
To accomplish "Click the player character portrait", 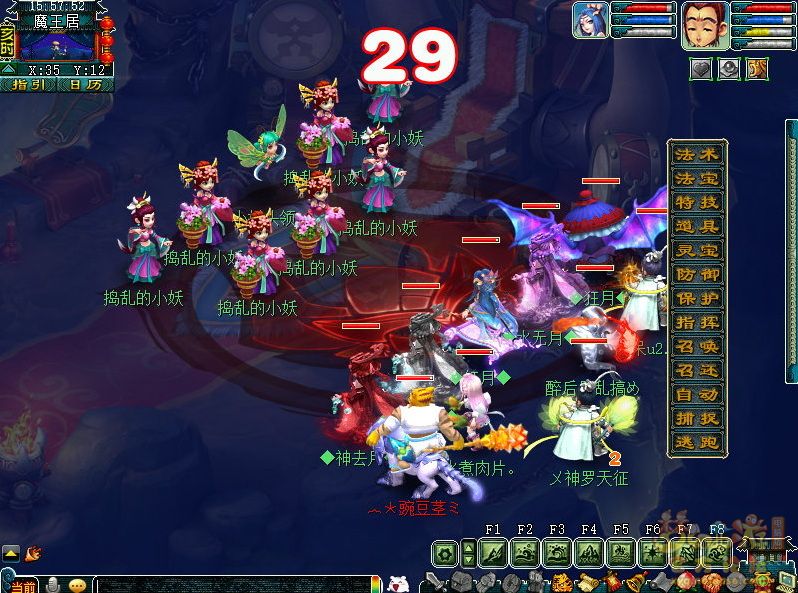I will tap(705, 25).
